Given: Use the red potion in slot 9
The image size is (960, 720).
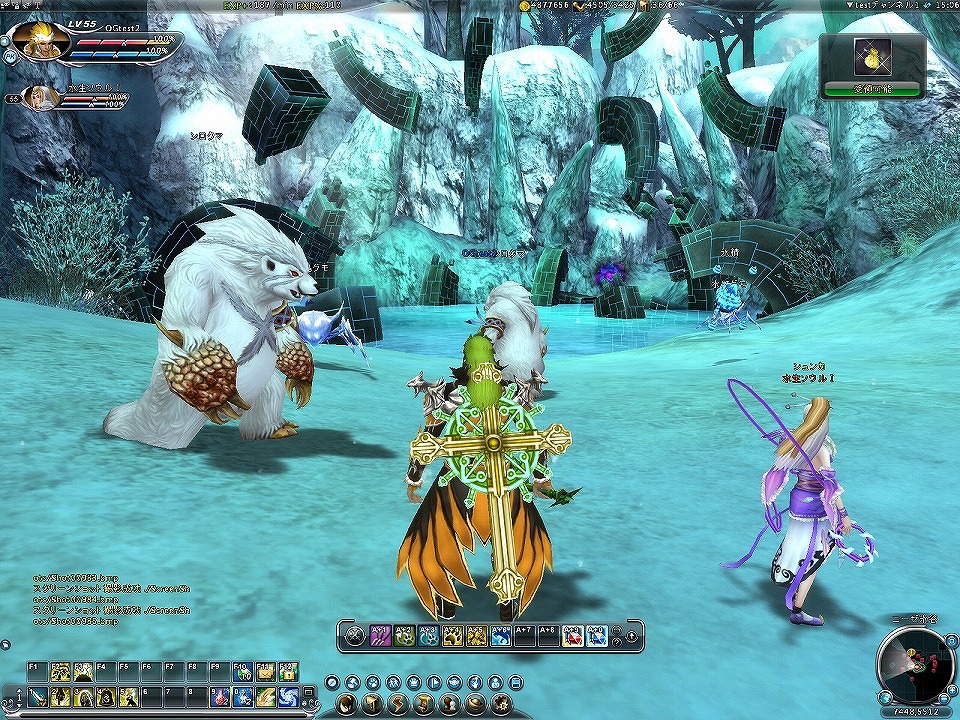Looking at the screenshot, I should point(220,696).
